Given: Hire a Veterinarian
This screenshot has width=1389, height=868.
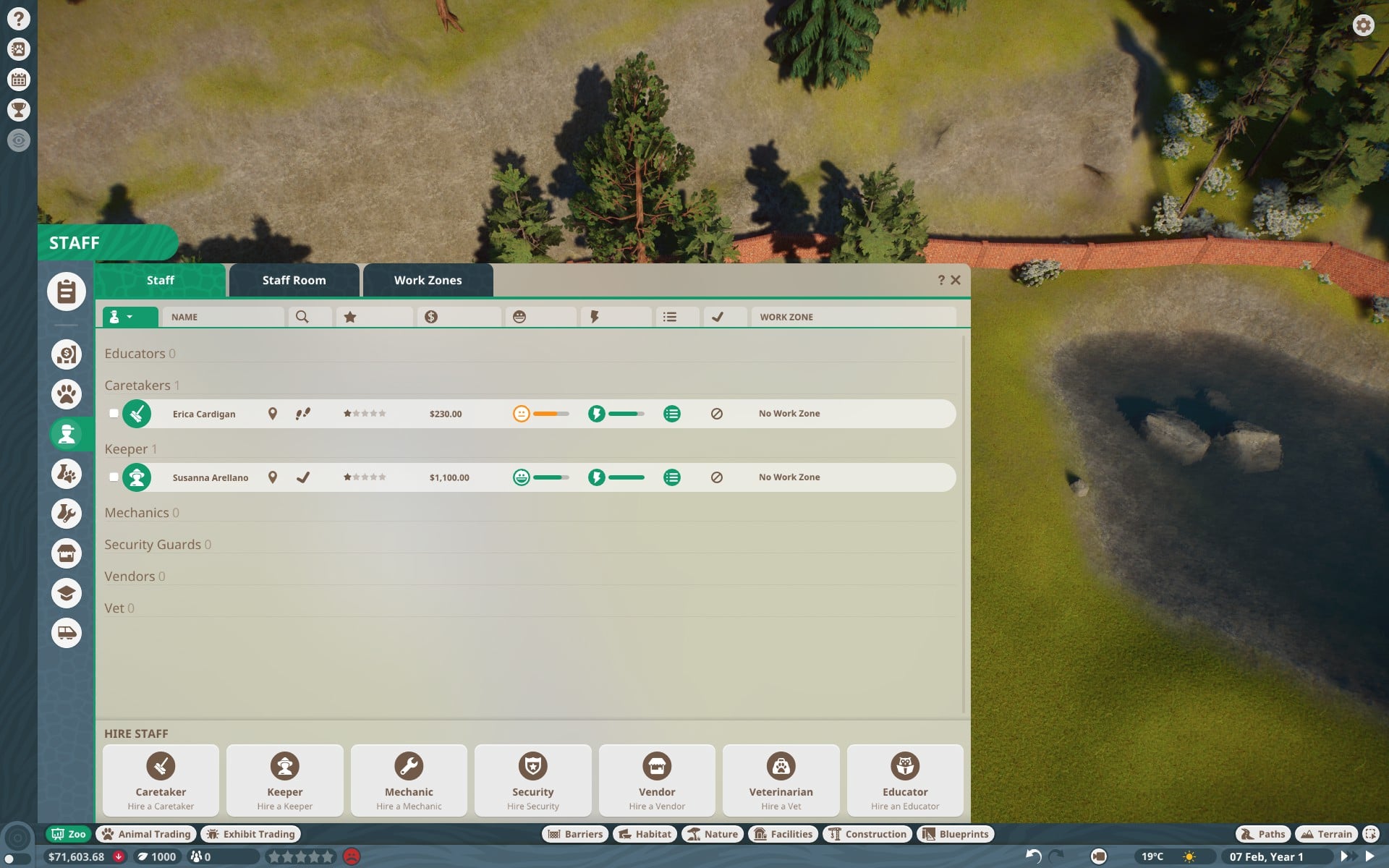Looking at the screenshot, I should (x=781, y=780).
